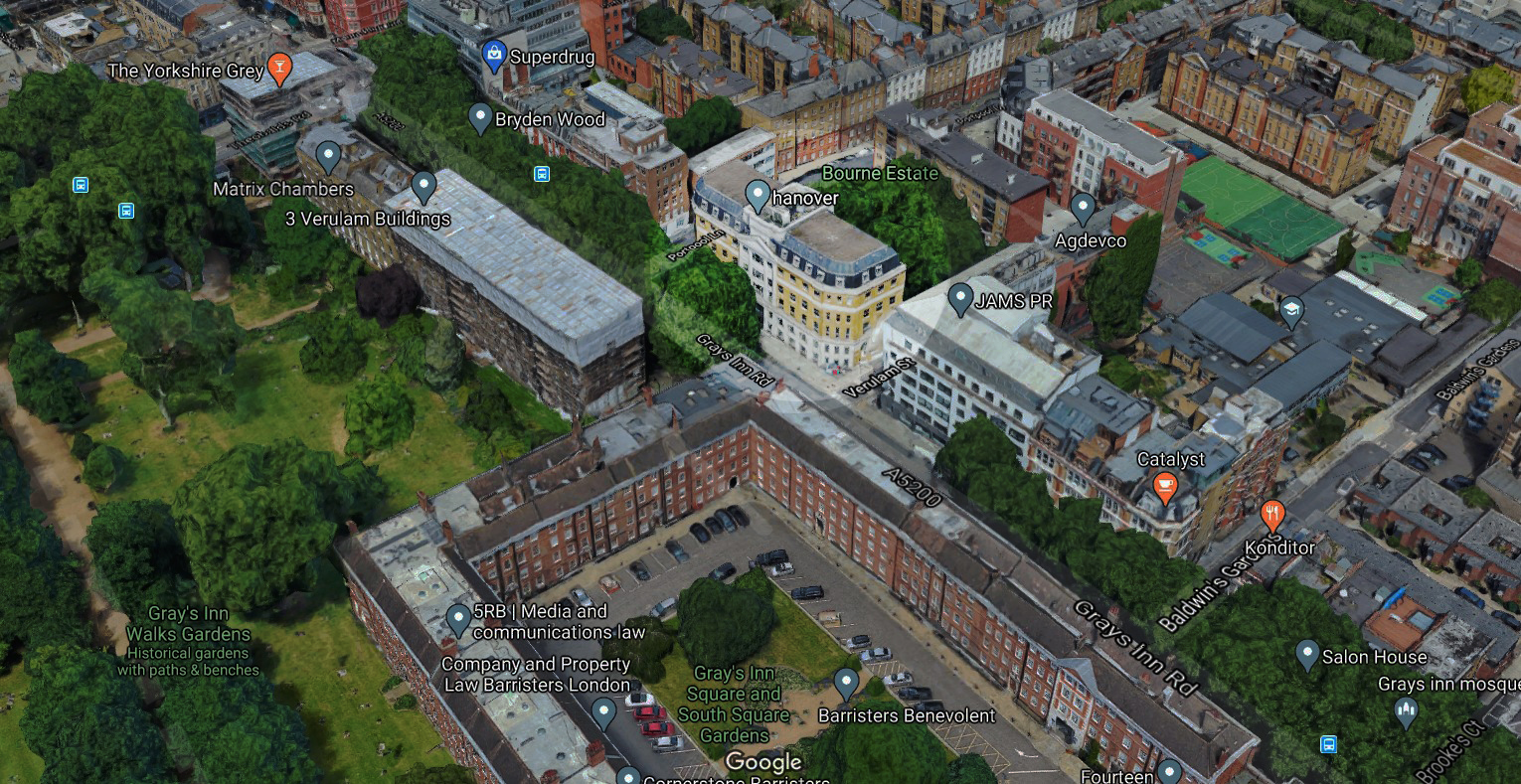Click the Google logo watermark
Viewport: 1521px width, 784px height.
763,762
